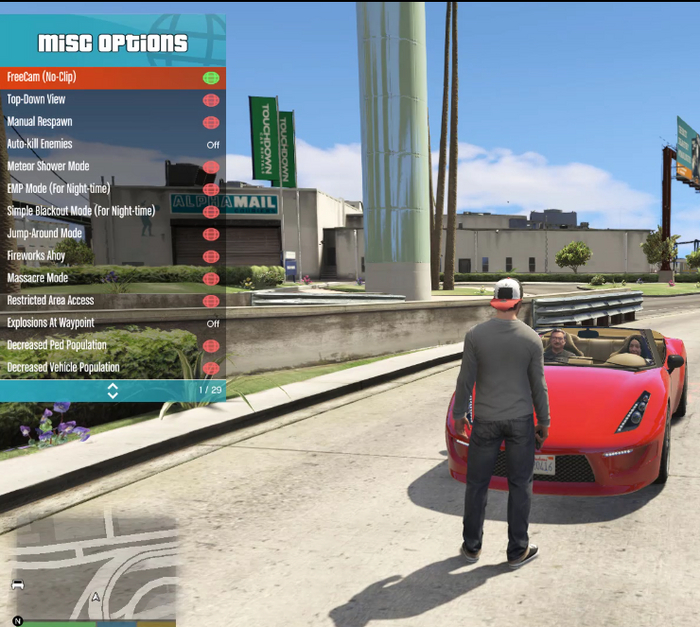The image size is (700, 627).
Task: Select the Fireworks Ahoy option
Action: click(x=112, y=256)
